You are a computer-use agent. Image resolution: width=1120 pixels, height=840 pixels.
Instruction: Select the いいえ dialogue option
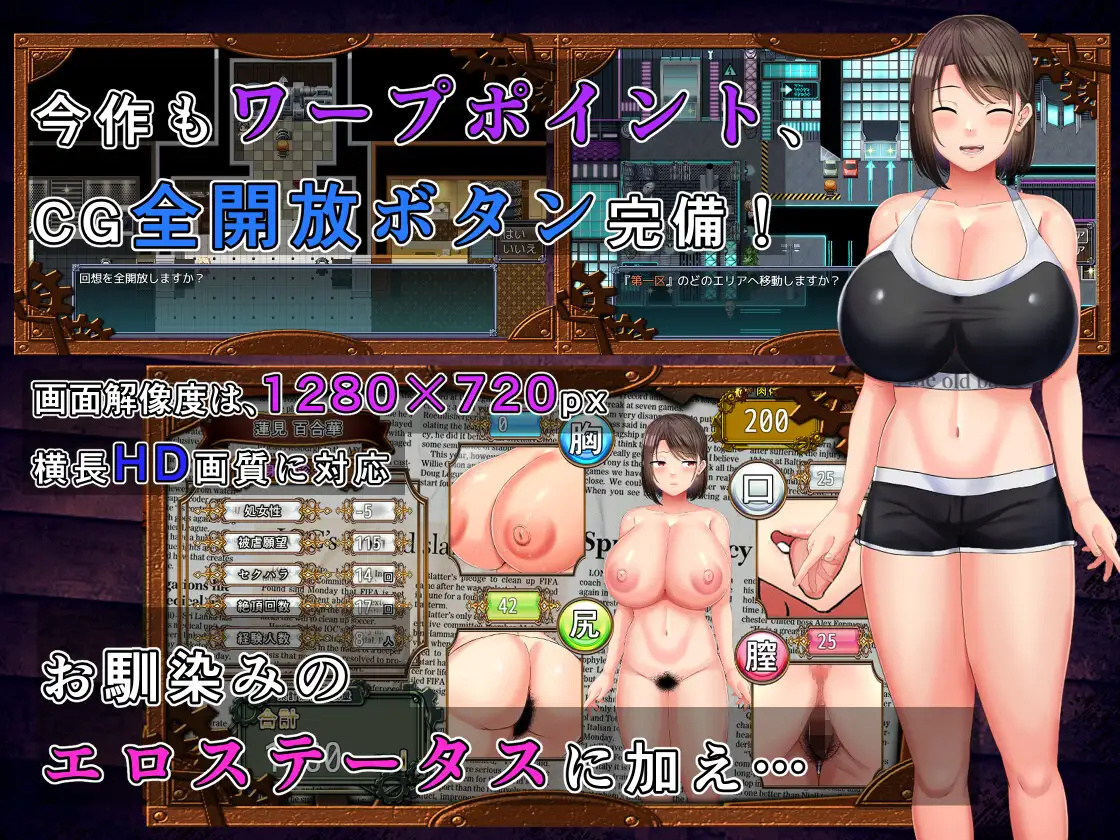pos(520,249)
